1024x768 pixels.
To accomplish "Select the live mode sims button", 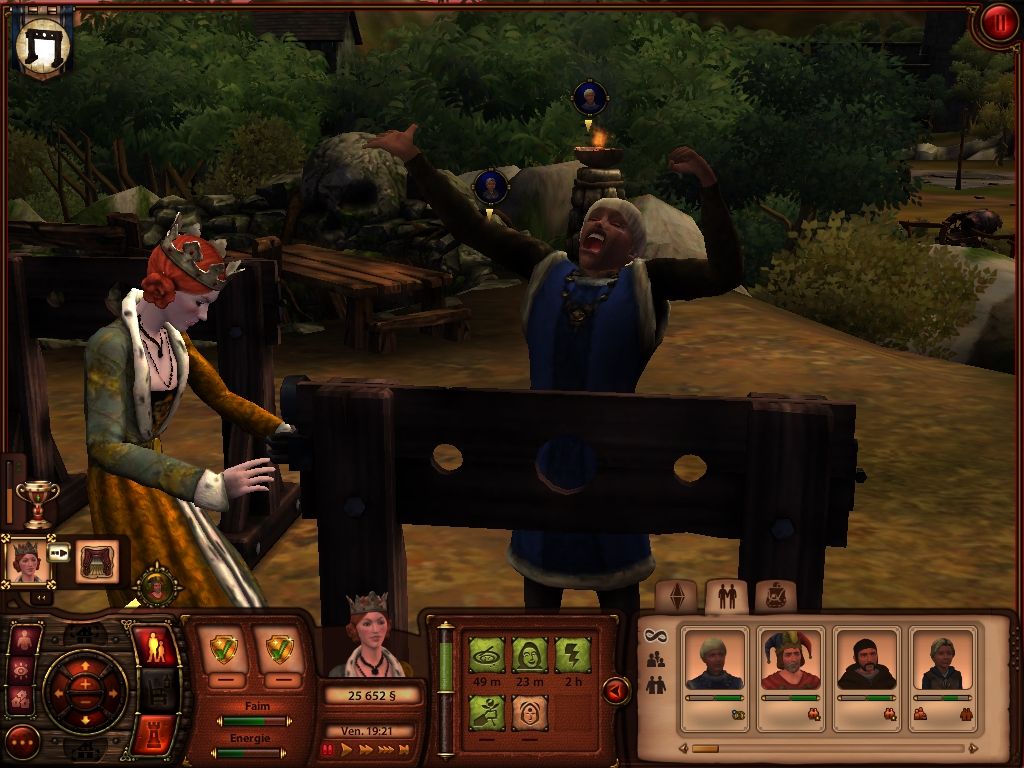I will point(155,648).
